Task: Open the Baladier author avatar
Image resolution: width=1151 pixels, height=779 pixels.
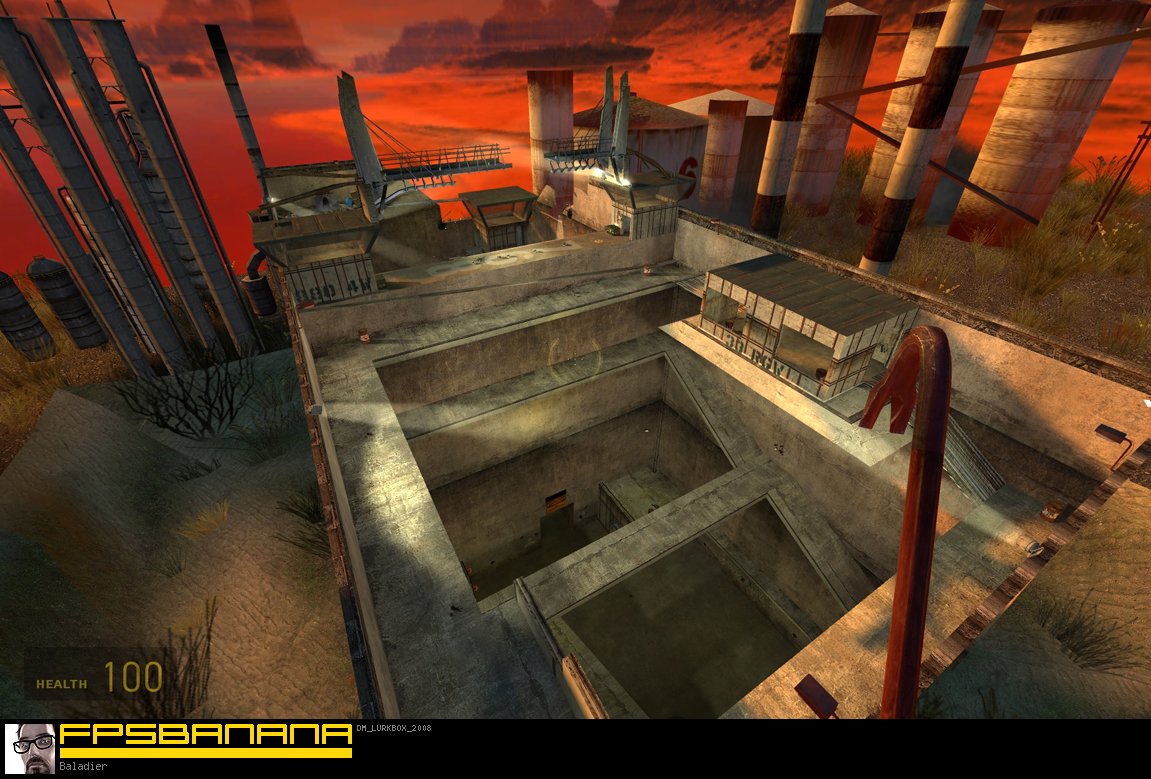Action: click(30, 748)
